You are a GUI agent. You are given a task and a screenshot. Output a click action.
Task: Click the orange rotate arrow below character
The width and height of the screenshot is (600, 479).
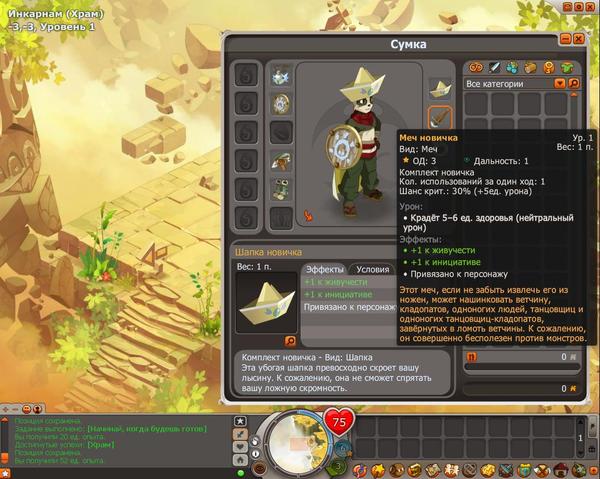pos(308,215)
